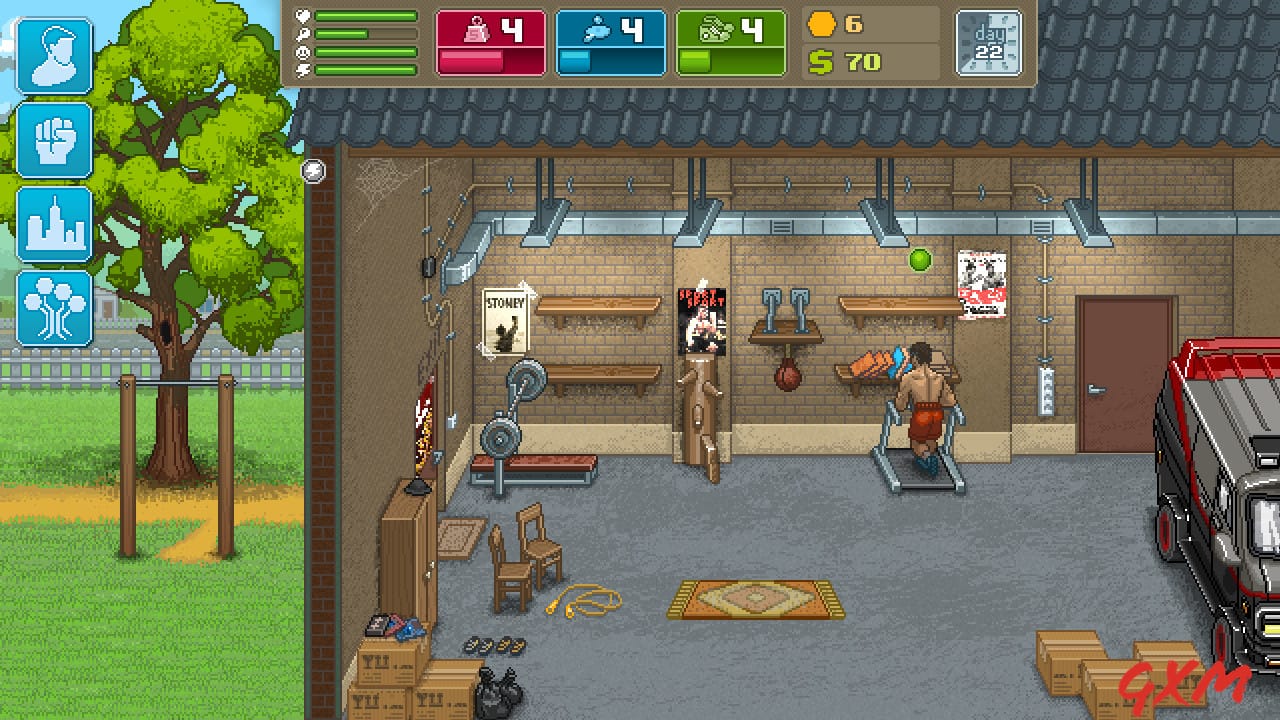This screenshot has width=1280, height=720.
Task: Click the small round button near the roof edge
Action: 313,172
